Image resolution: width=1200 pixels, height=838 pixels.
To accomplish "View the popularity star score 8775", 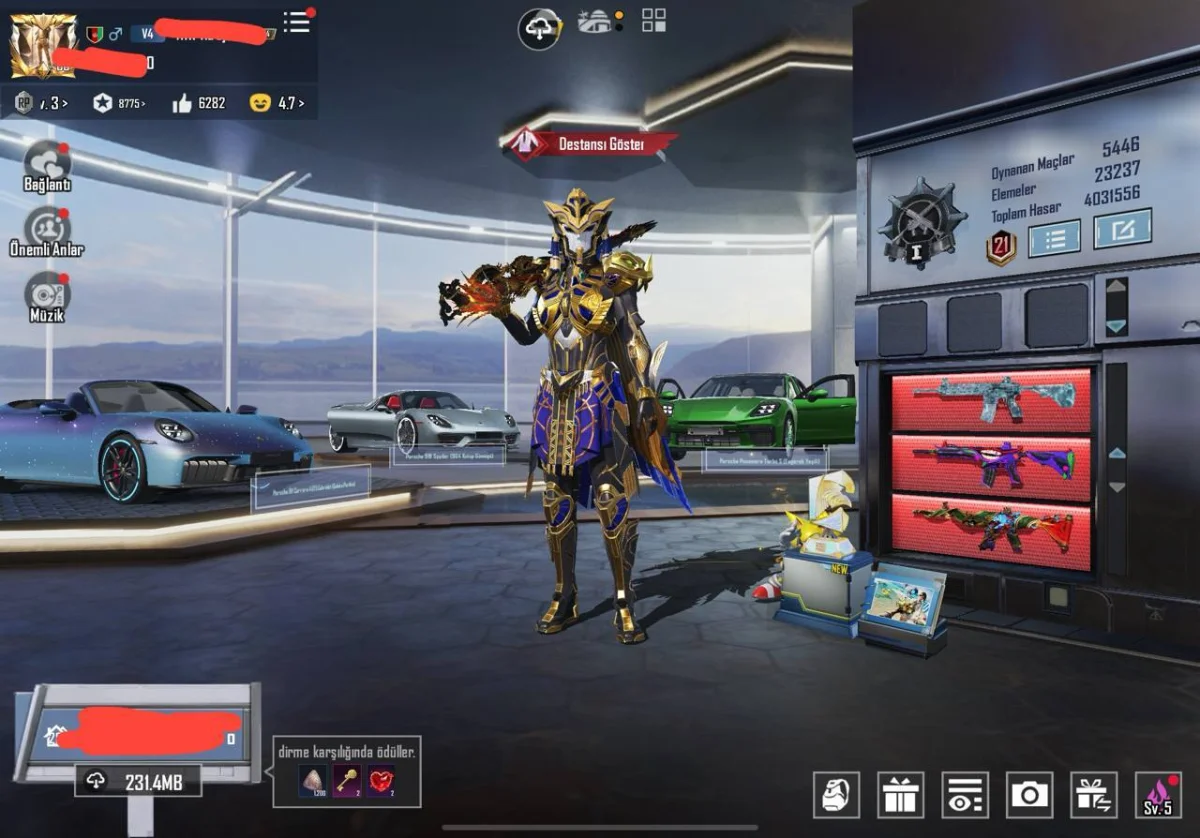I will click(119, 102).
